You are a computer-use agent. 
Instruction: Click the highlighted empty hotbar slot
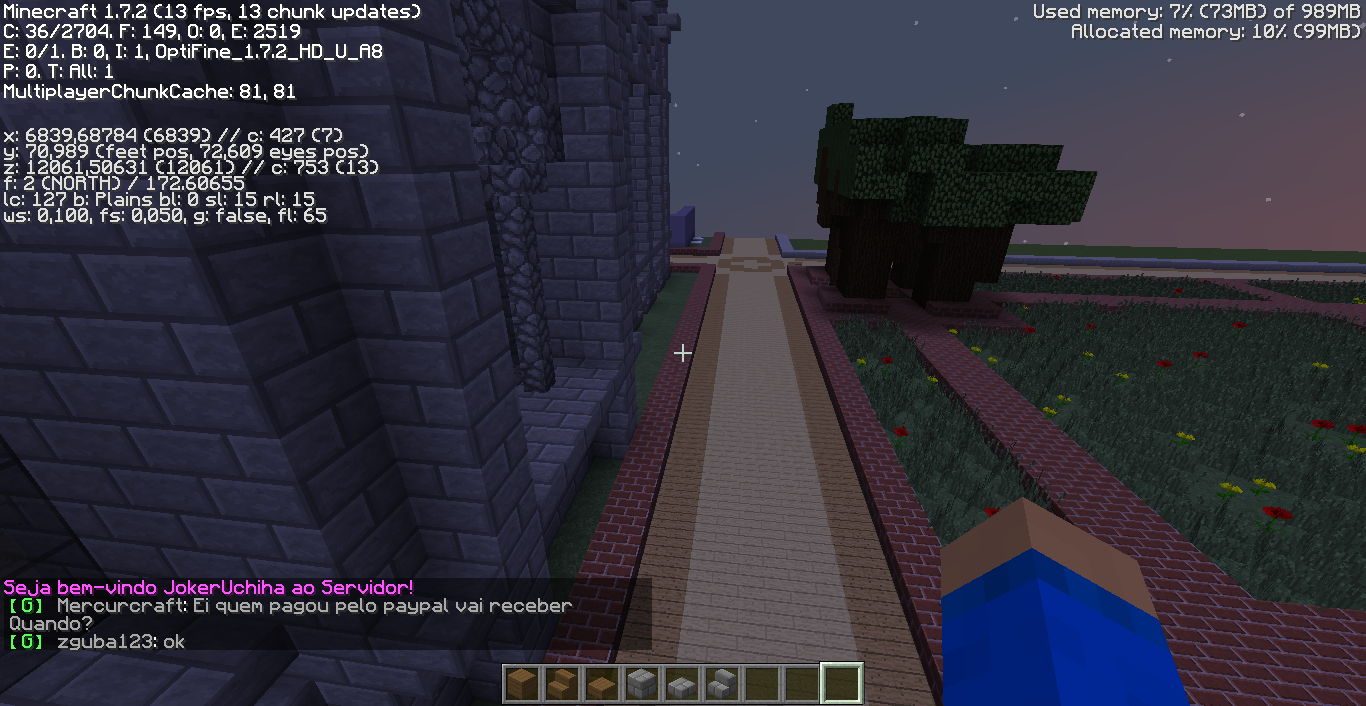click(x=841, y=685)
